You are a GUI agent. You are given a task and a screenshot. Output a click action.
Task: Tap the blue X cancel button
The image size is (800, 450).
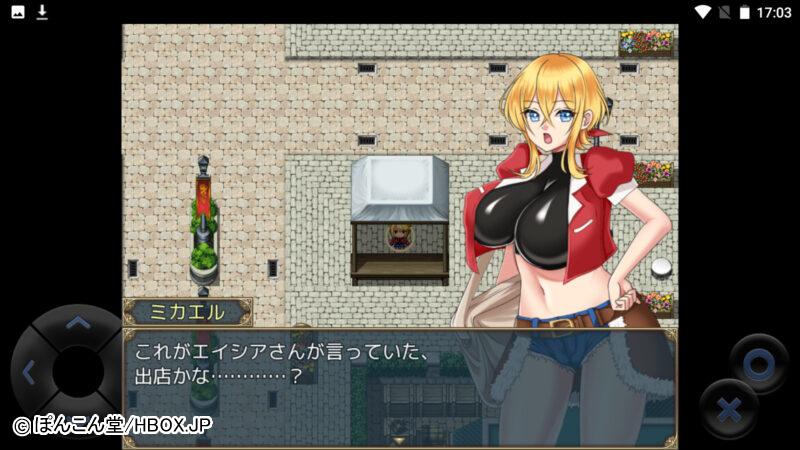coord(729,410)
